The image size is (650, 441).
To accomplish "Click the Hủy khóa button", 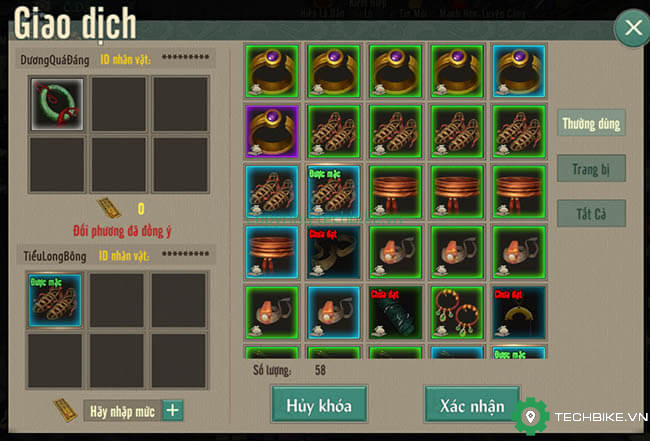I will pyautogui.click(x=319, y=405).
